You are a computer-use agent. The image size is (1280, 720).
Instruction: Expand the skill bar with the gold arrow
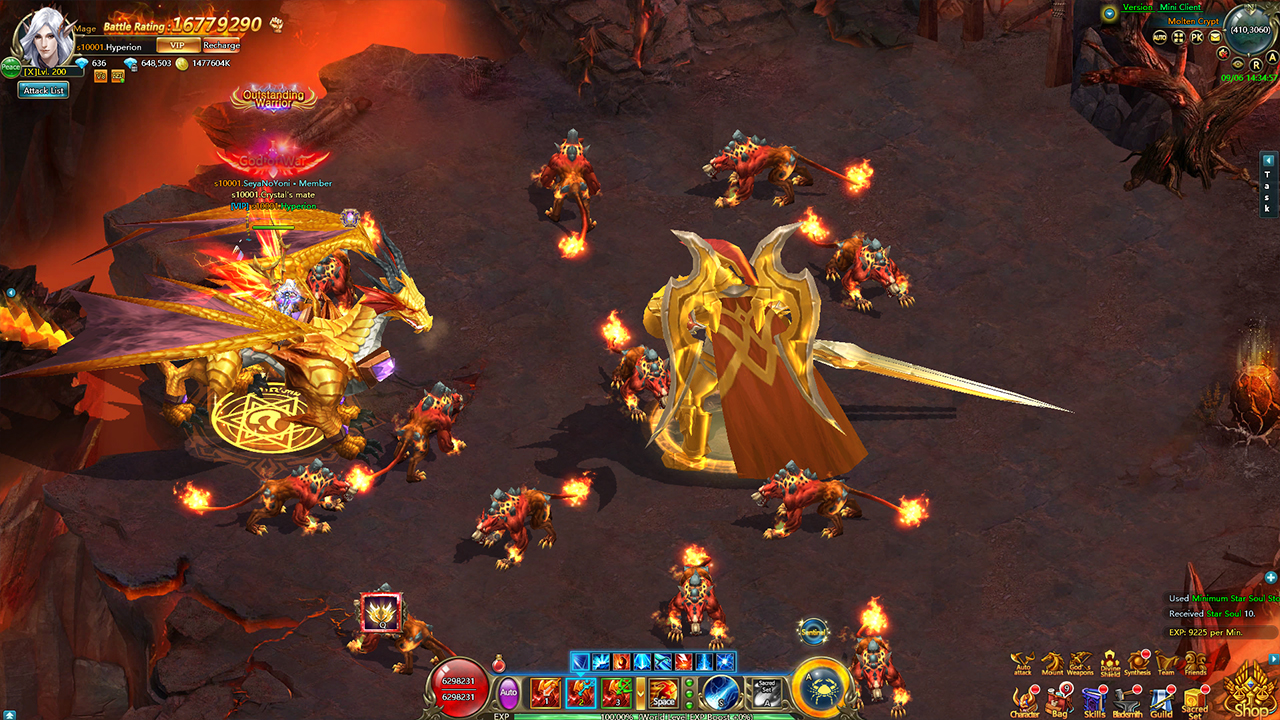pyautogui.click(x=641, y=692)
